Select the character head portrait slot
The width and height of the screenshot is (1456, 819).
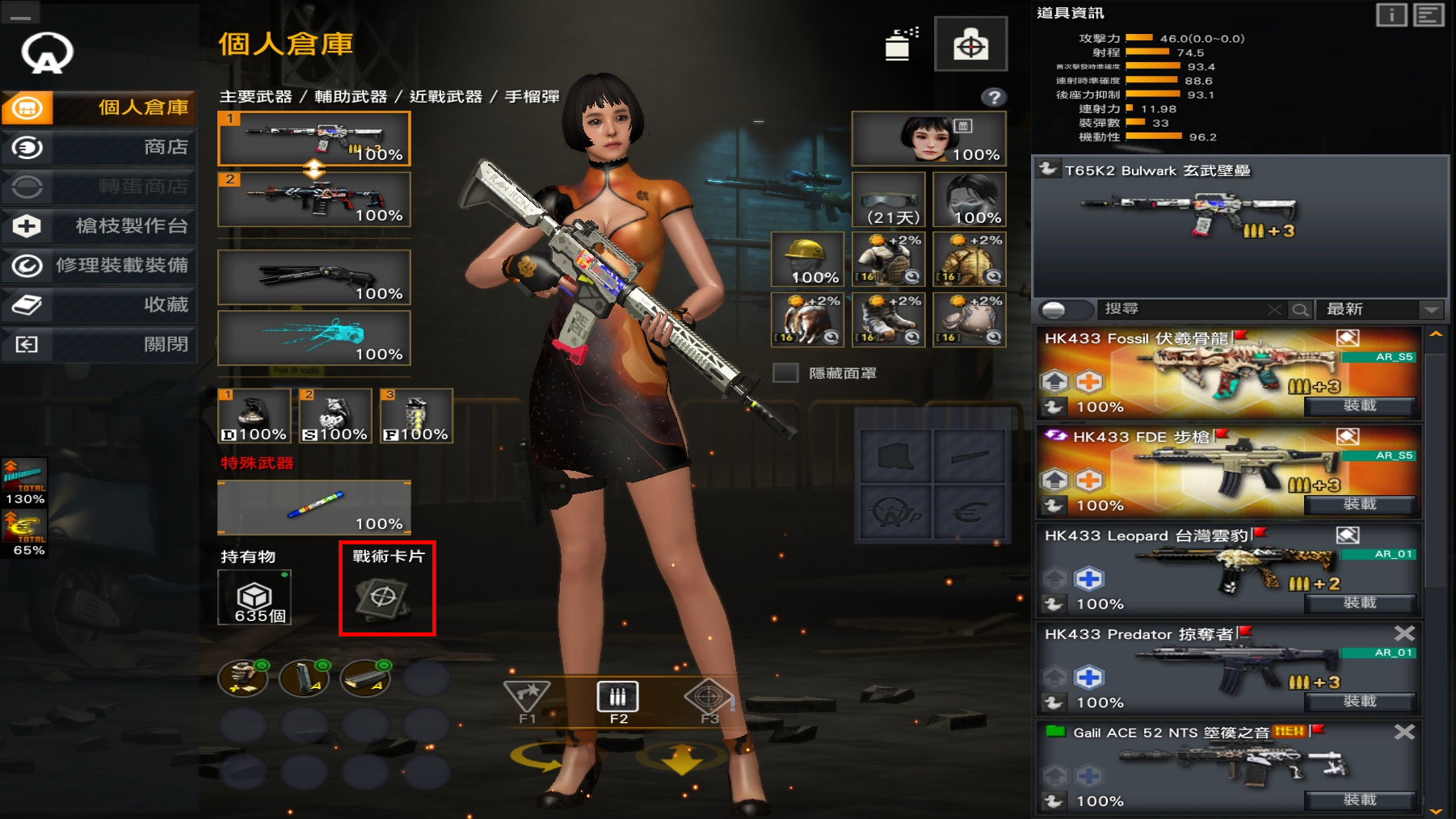928,139
